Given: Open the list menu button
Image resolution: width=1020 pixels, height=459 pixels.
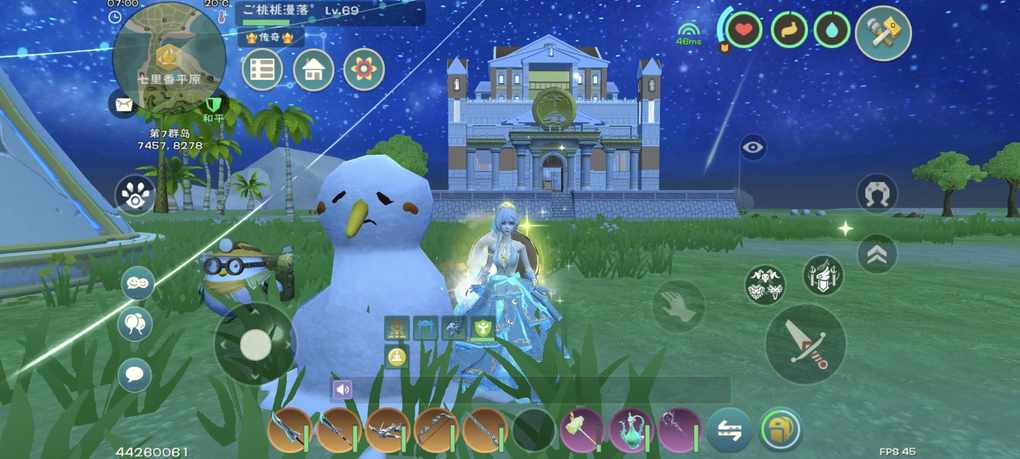Looking at the screenshot, I should click(x=262, y=69).
